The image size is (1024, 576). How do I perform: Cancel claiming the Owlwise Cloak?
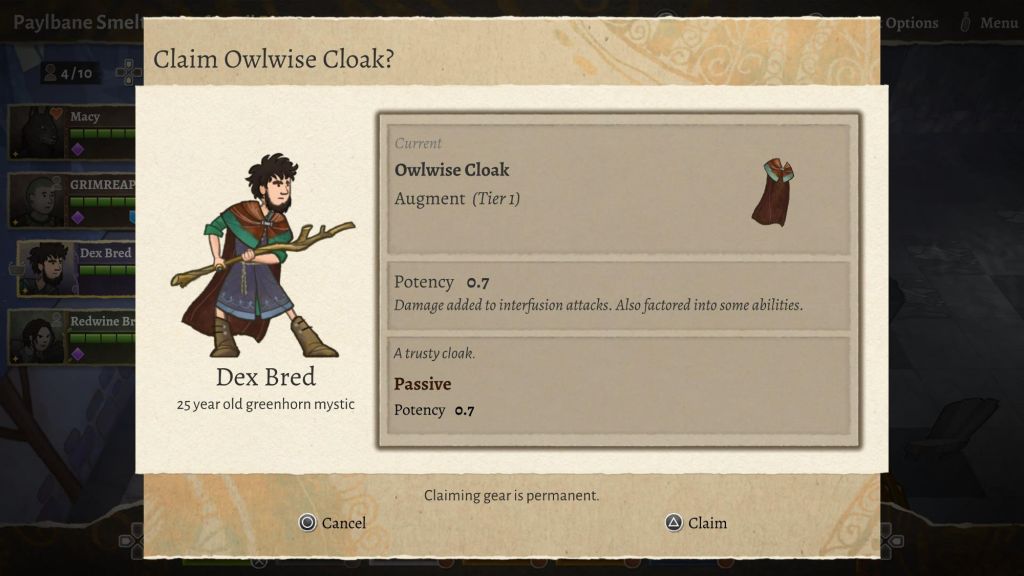click(333, 523)
